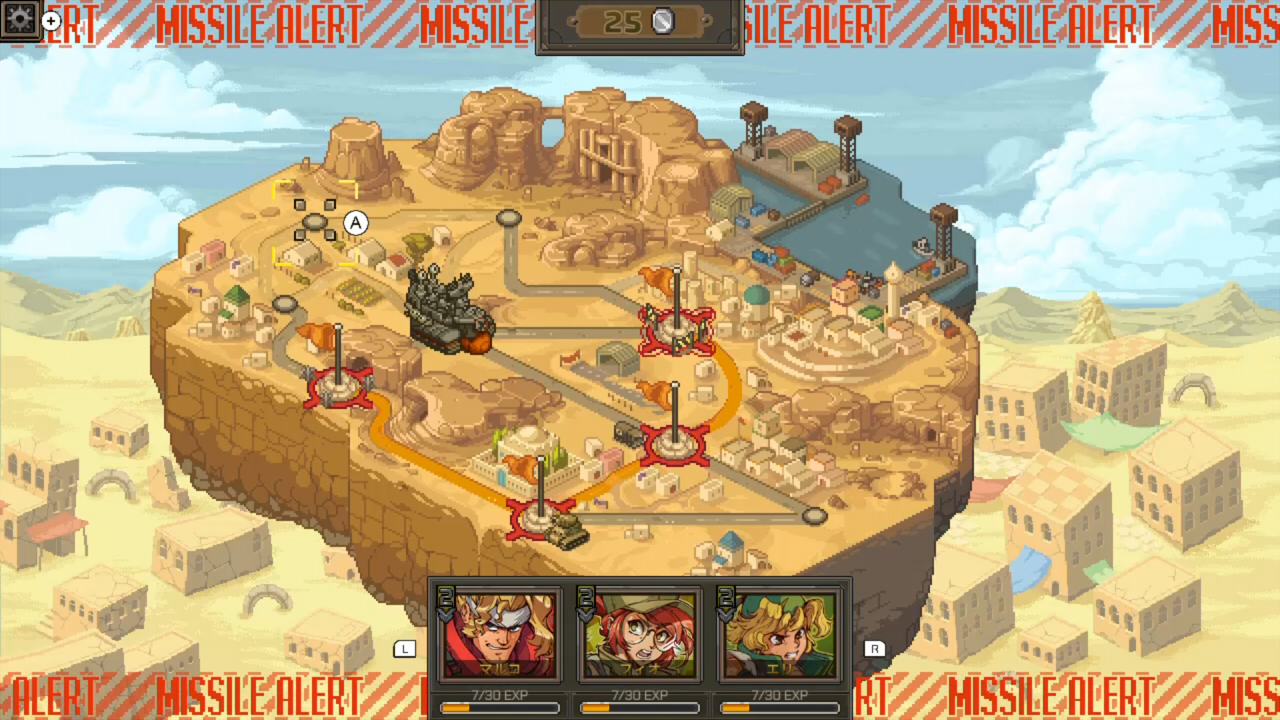Image resolution: width=1280 pixels, height=720 pixels.
Task: Switch squads using the L indicator
Action: (405, 649)
